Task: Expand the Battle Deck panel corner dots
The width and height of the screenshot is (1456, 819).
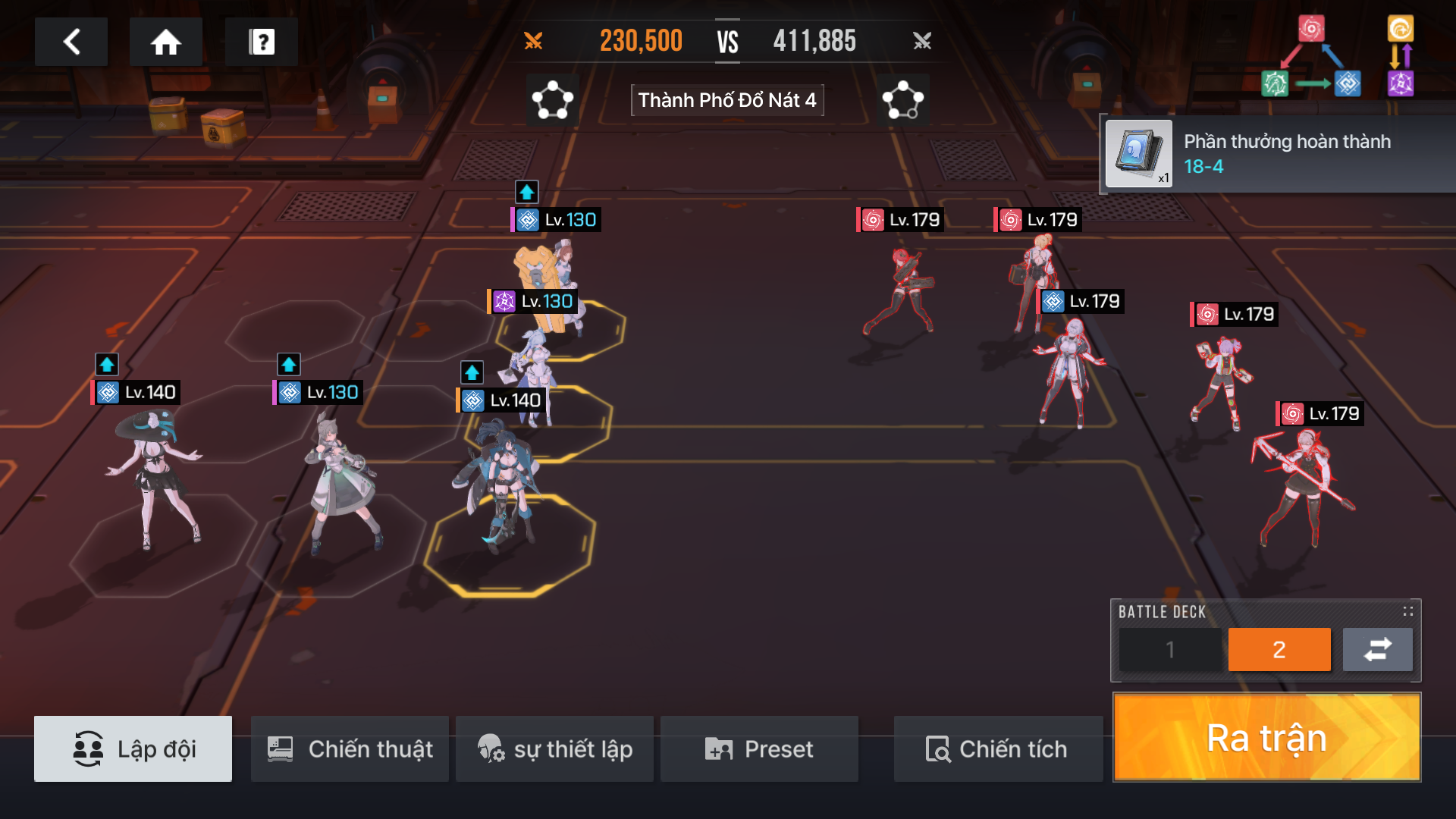Action: tap(1407, 611)
